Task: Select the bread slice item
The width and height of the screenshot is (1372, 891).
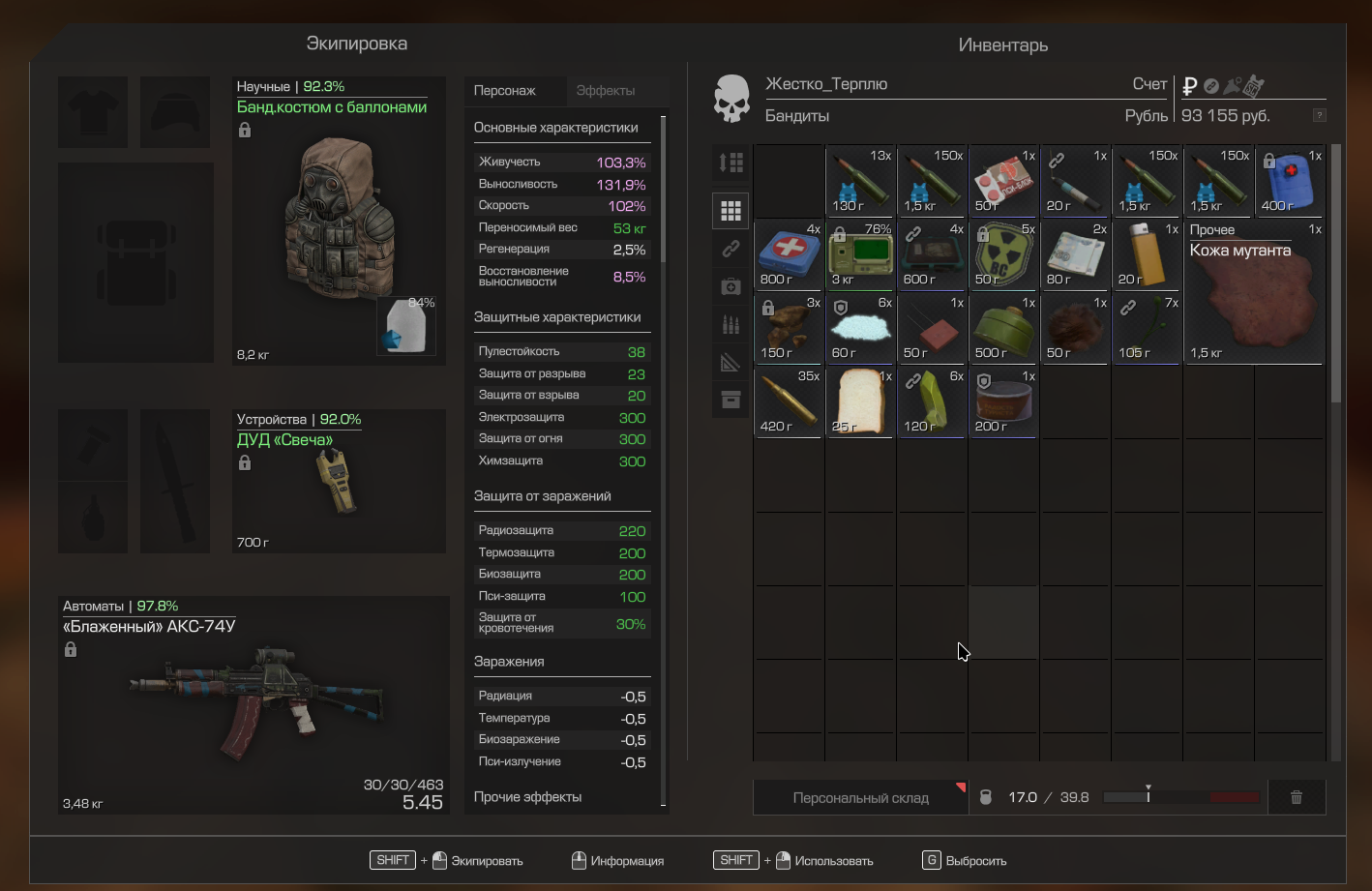Action: 860,401
